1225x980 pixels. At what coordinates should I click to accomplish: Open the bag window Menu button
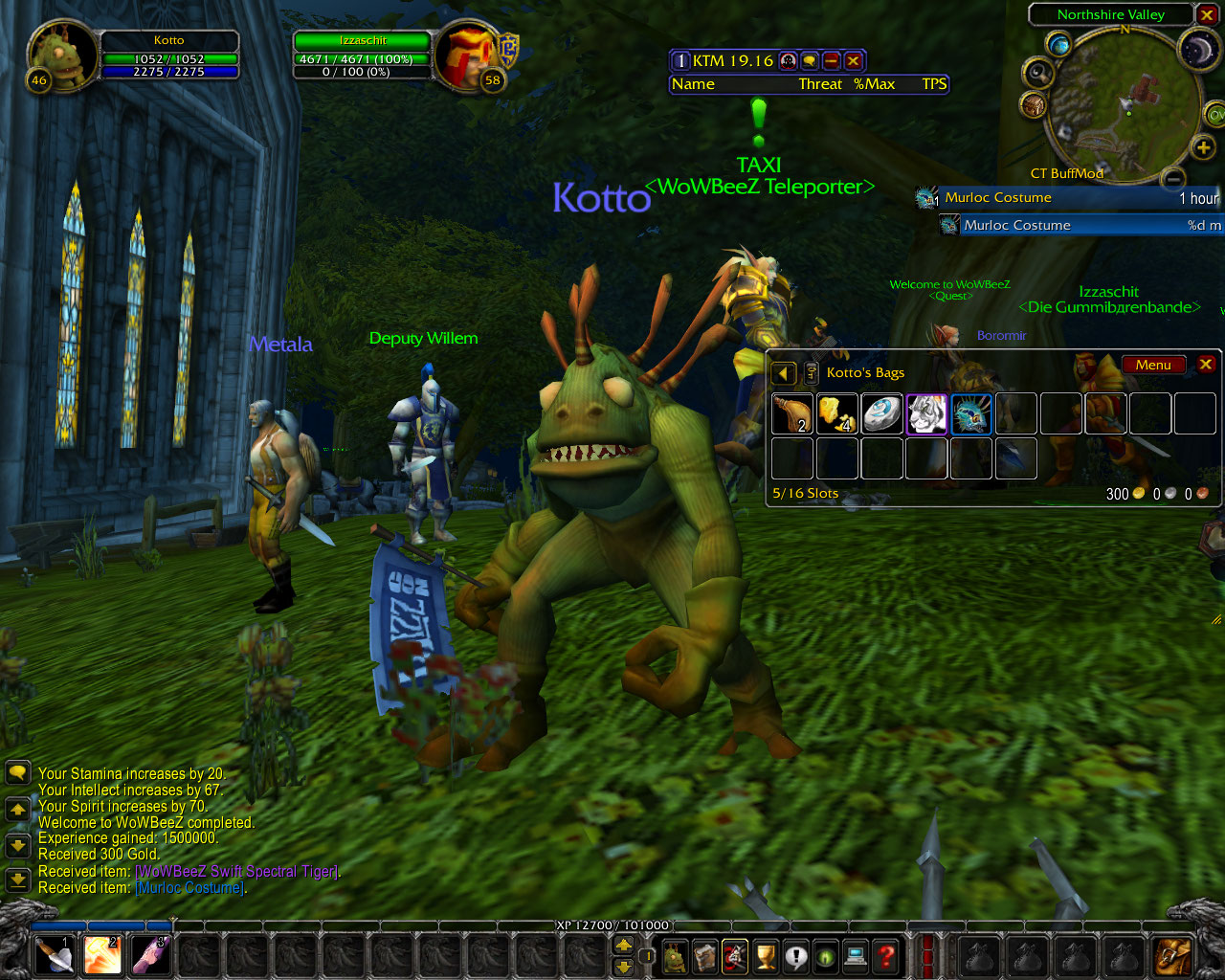click(1153, 365)
